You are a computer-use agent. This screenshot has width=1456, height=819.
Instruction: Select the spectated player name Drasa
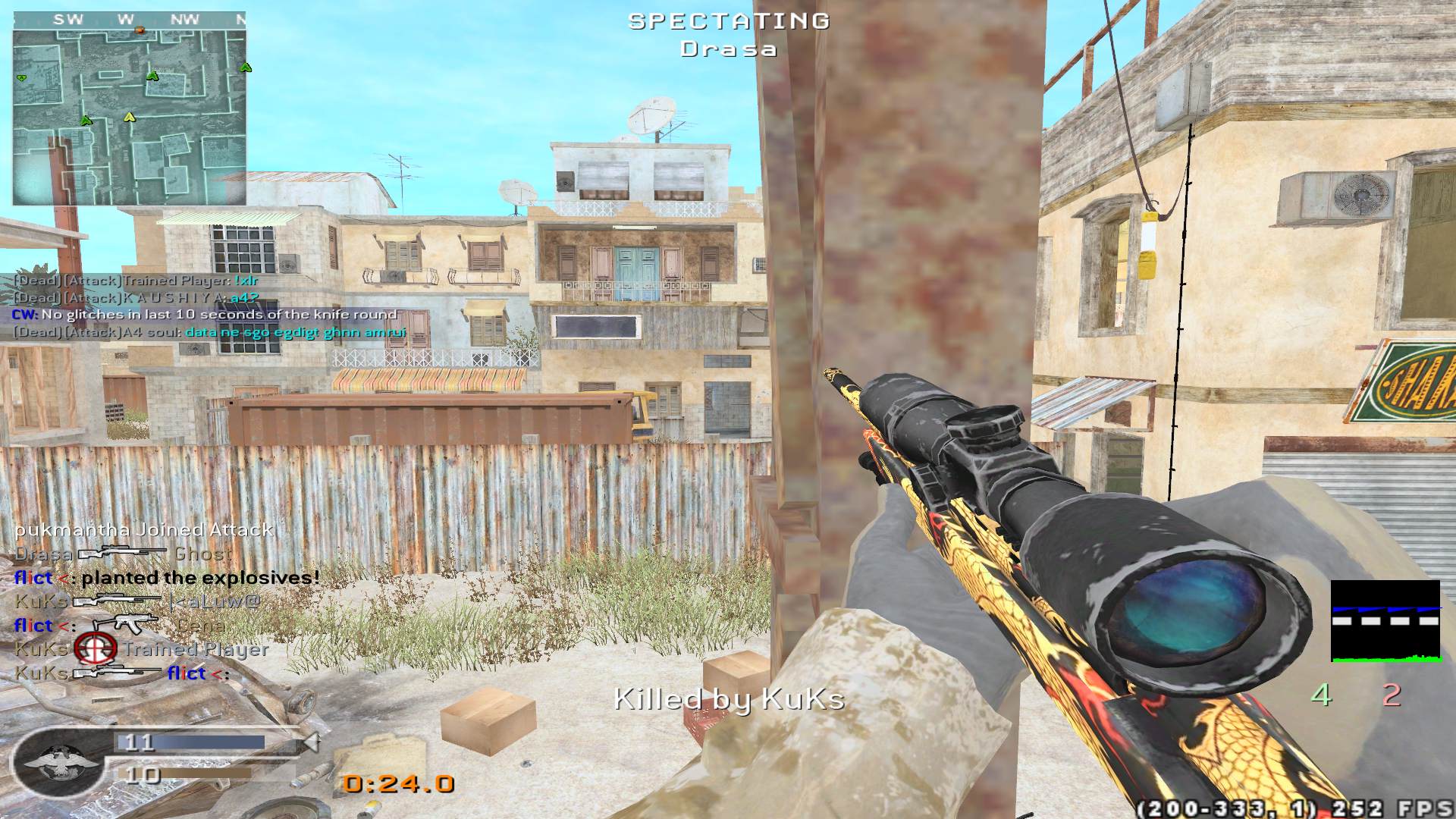(728, 49)
